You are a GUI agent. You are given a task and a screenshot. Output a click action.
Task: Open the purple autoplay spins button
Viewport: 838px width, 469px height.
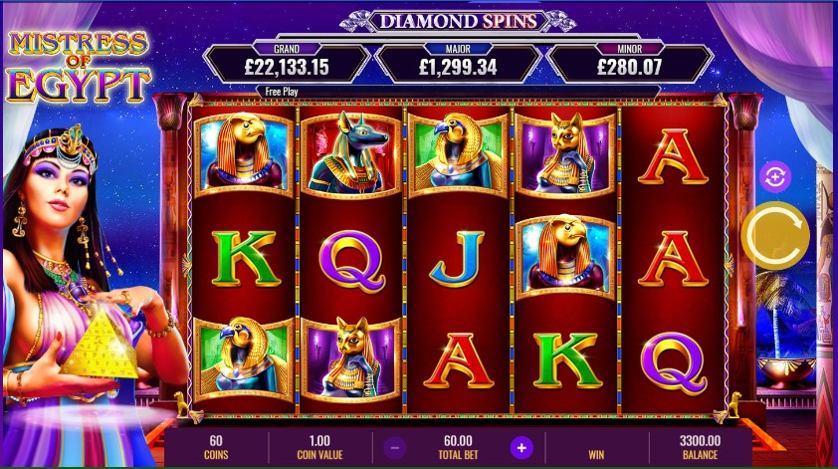(x=775, y=178)
